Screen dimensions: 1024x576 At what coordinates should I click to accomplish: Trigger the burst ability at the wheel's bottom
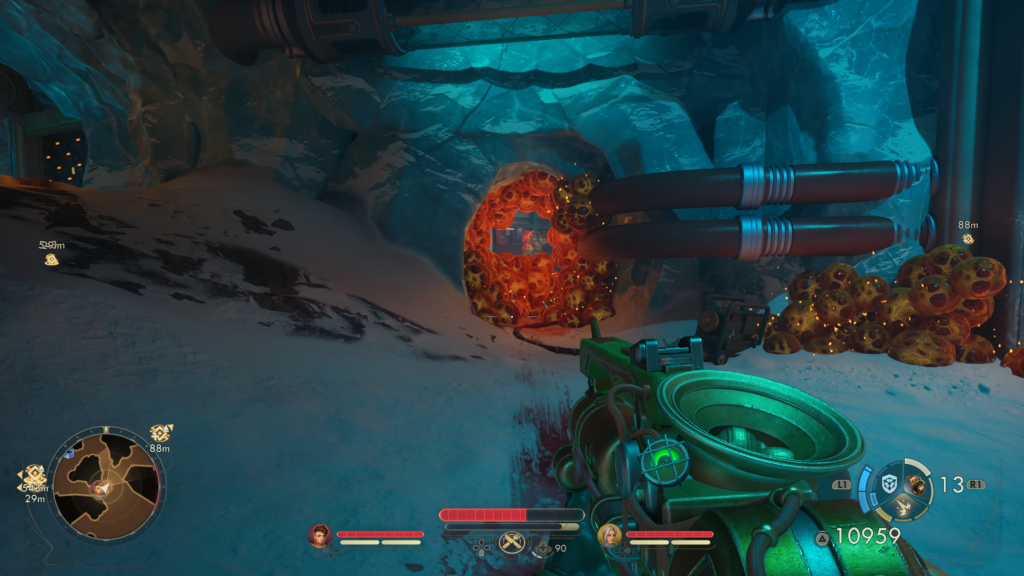click(901, 508)
